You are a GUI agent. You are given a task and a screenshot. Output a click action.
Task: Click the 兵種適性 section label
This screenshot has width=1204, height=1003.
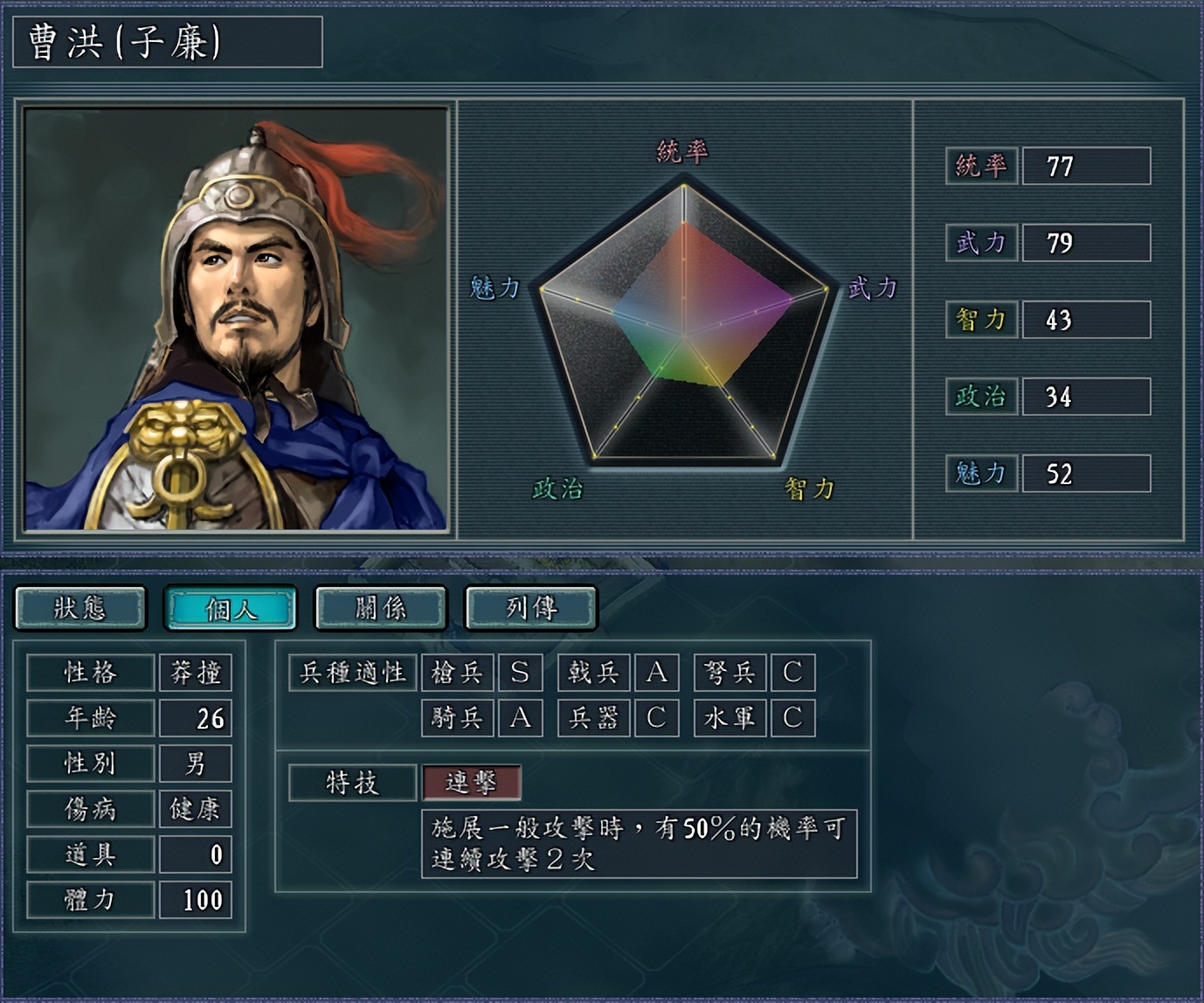click(354, 673)
